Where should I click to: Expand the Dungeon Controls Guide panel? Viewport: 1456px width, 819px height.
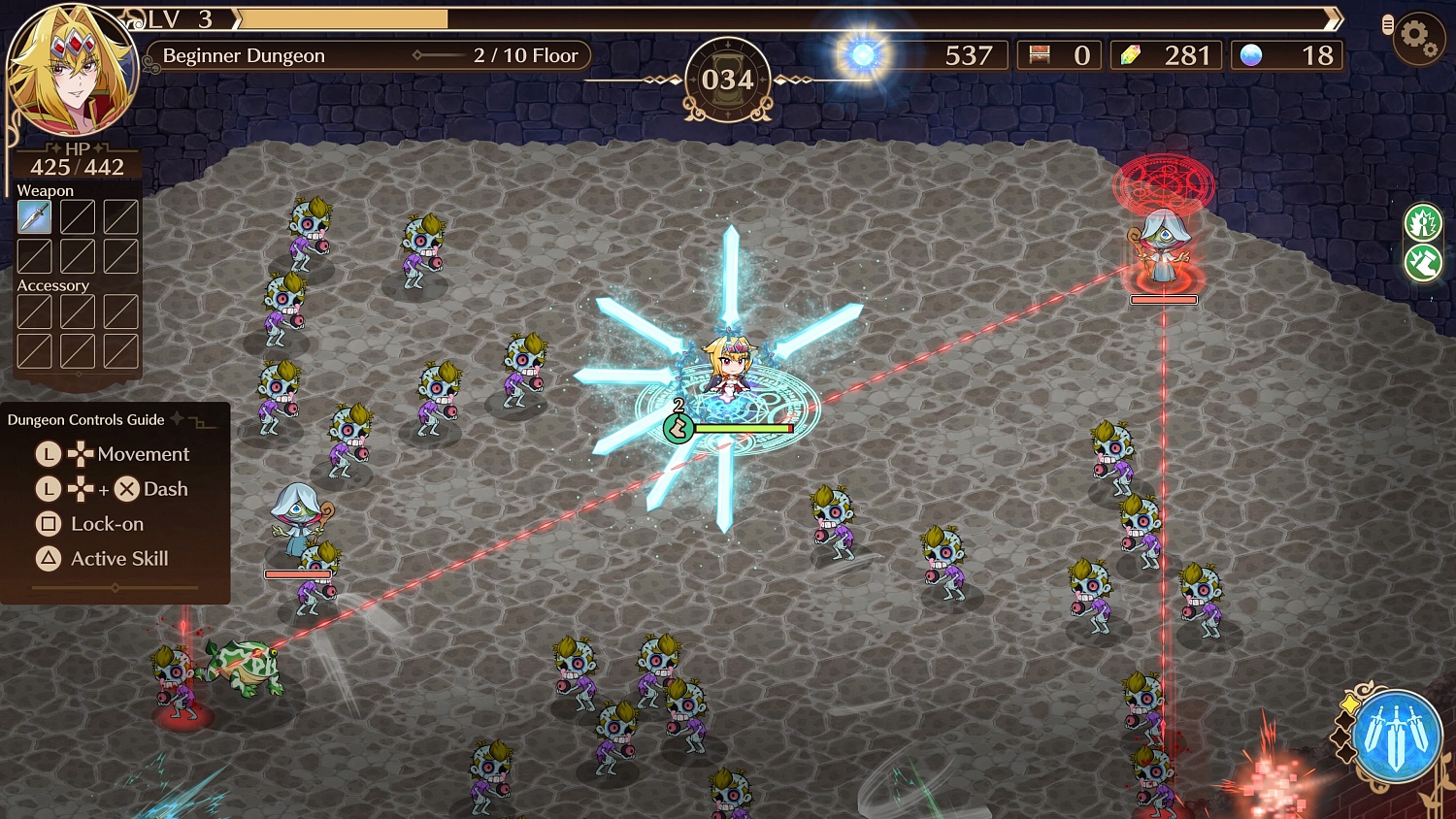[x=84, y=419]
